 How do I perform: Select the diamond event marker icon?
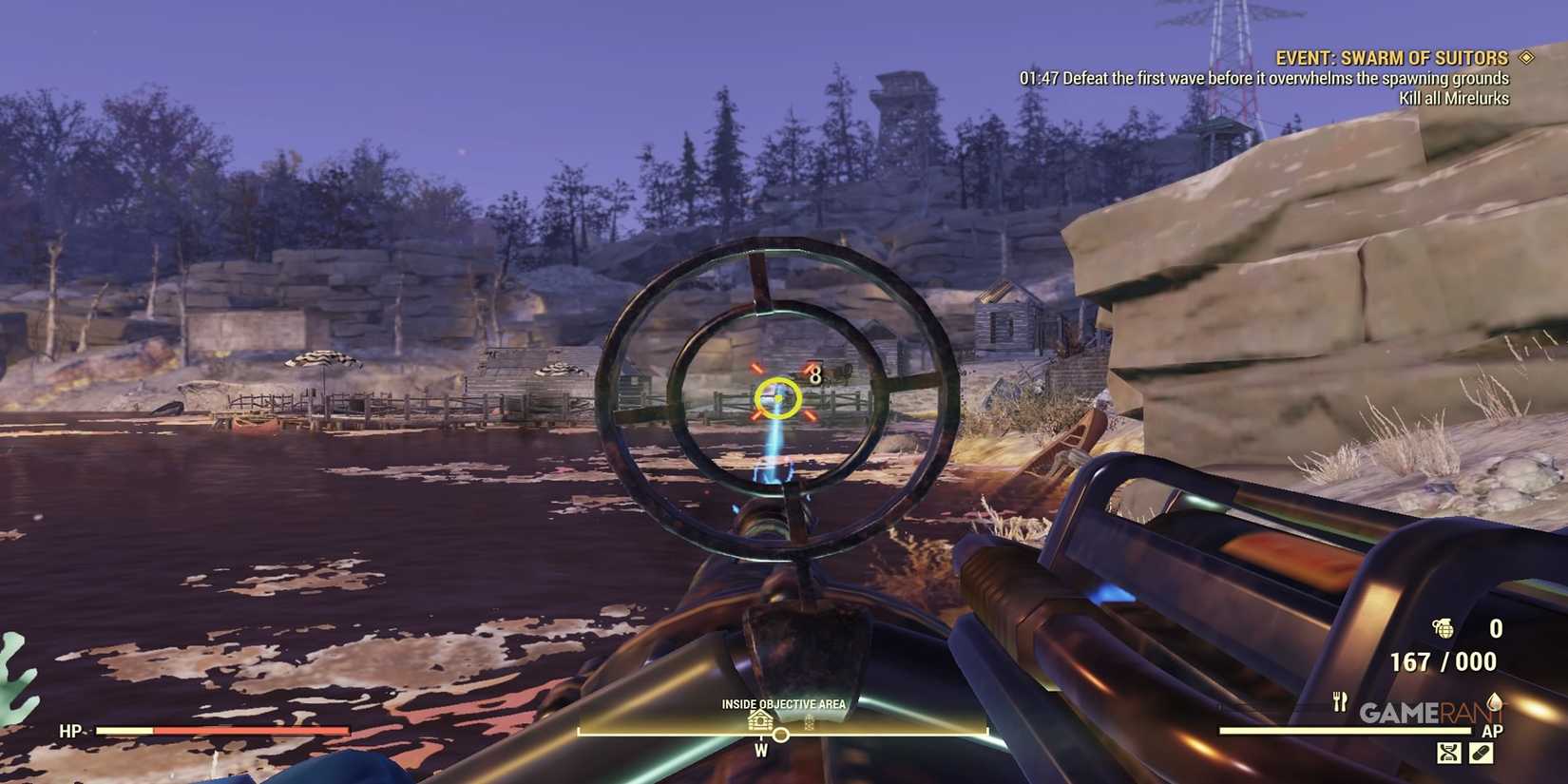click(1528, 57)
